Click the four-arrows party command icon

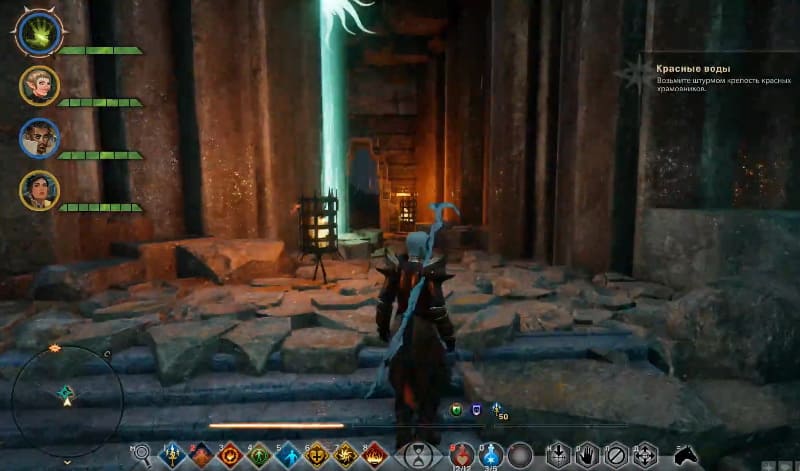click(646, 455)
